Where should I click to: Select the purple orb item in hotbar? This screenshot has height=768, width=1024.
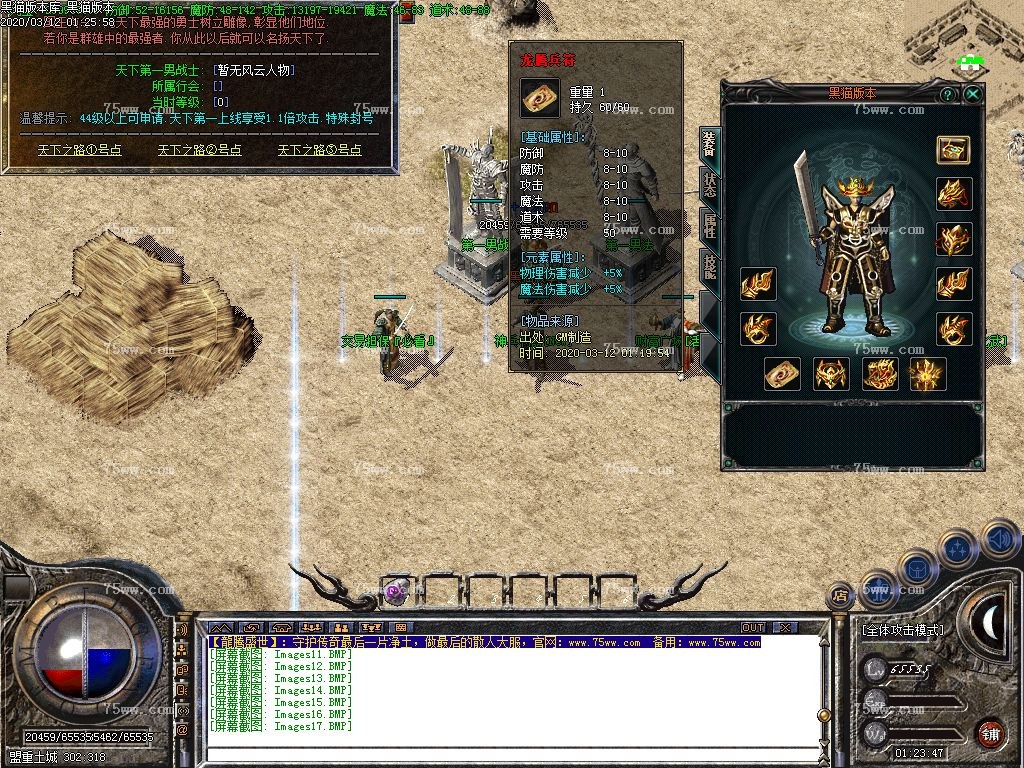click(396, 591)
